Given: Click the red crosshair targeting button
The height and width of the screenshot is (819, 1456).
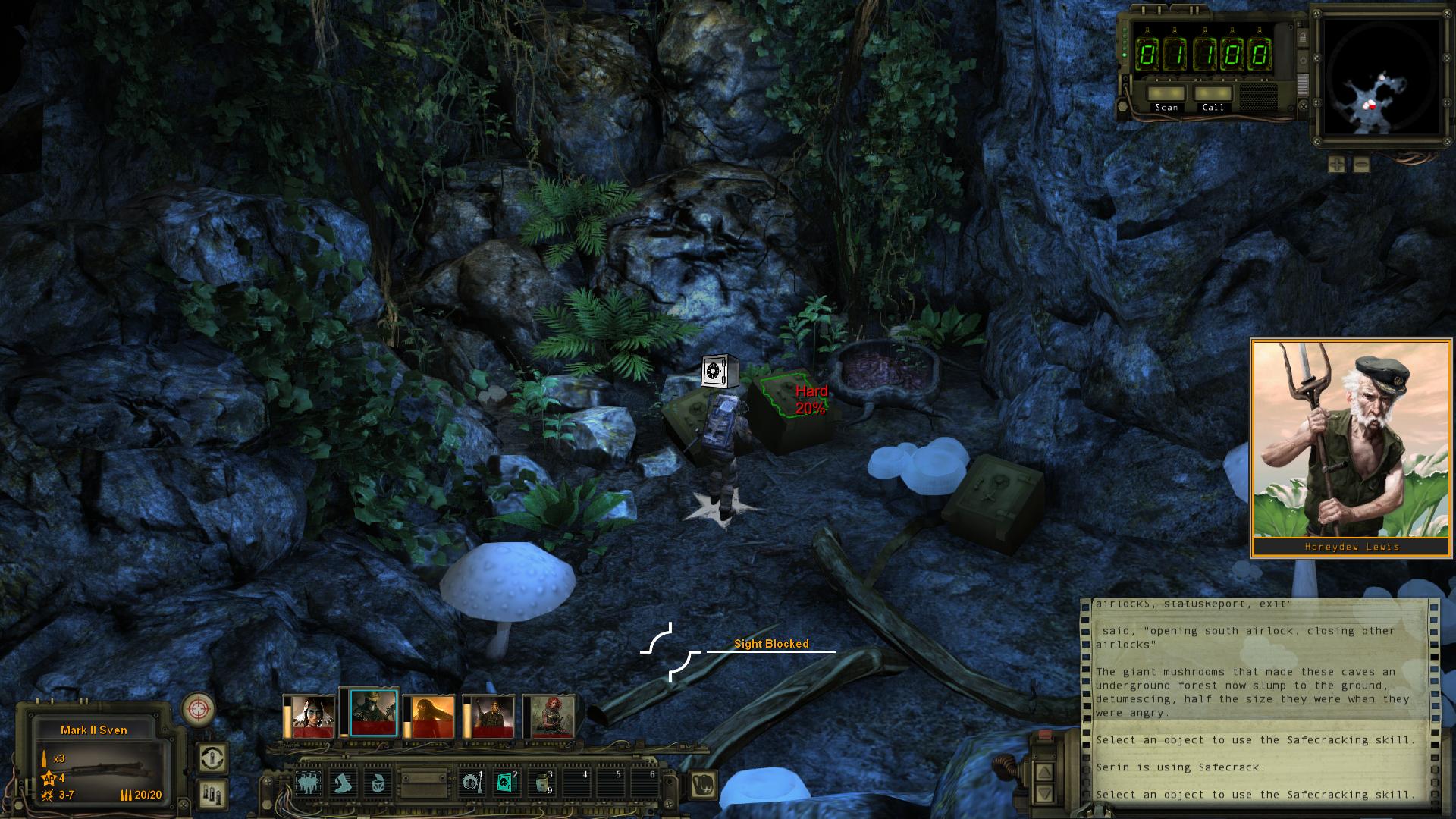Looking at the screenshot, I should [198, 711].
